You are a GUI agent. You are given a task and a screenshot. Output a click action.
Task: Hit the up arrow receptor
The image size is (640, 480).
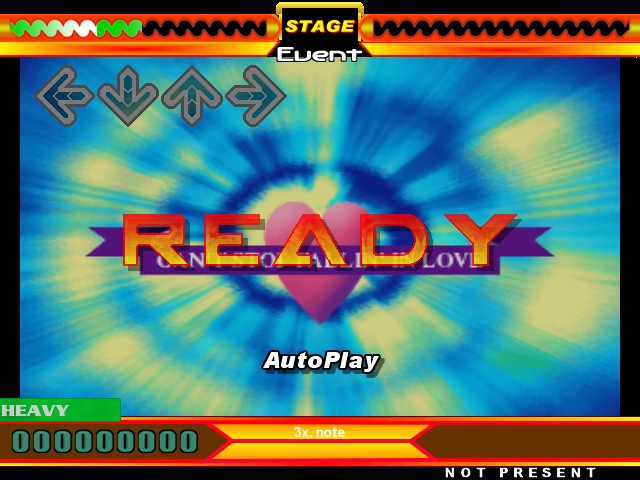[x=192, y=96]
